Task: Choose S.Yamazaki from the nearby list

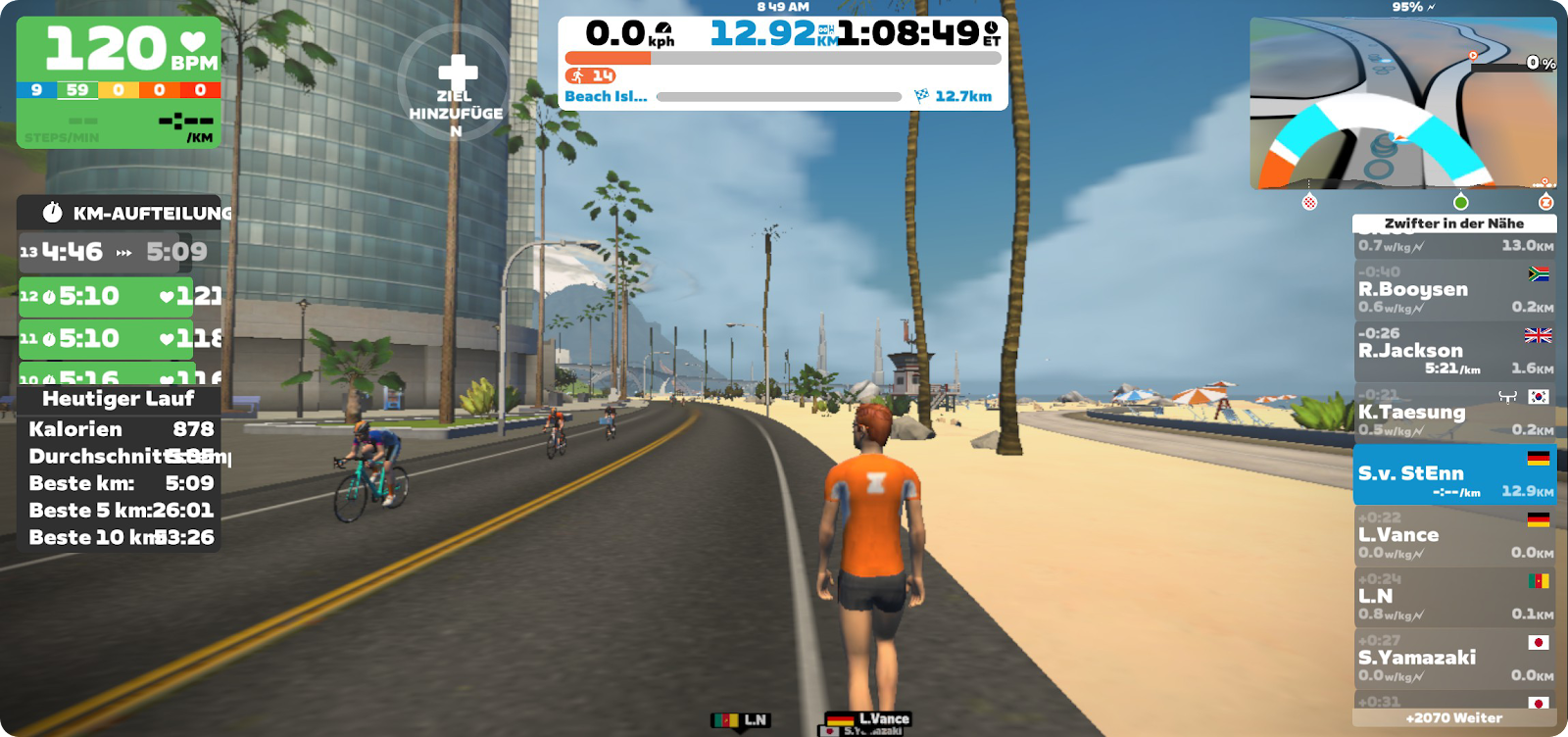Action: click(x=1454, y=659)
